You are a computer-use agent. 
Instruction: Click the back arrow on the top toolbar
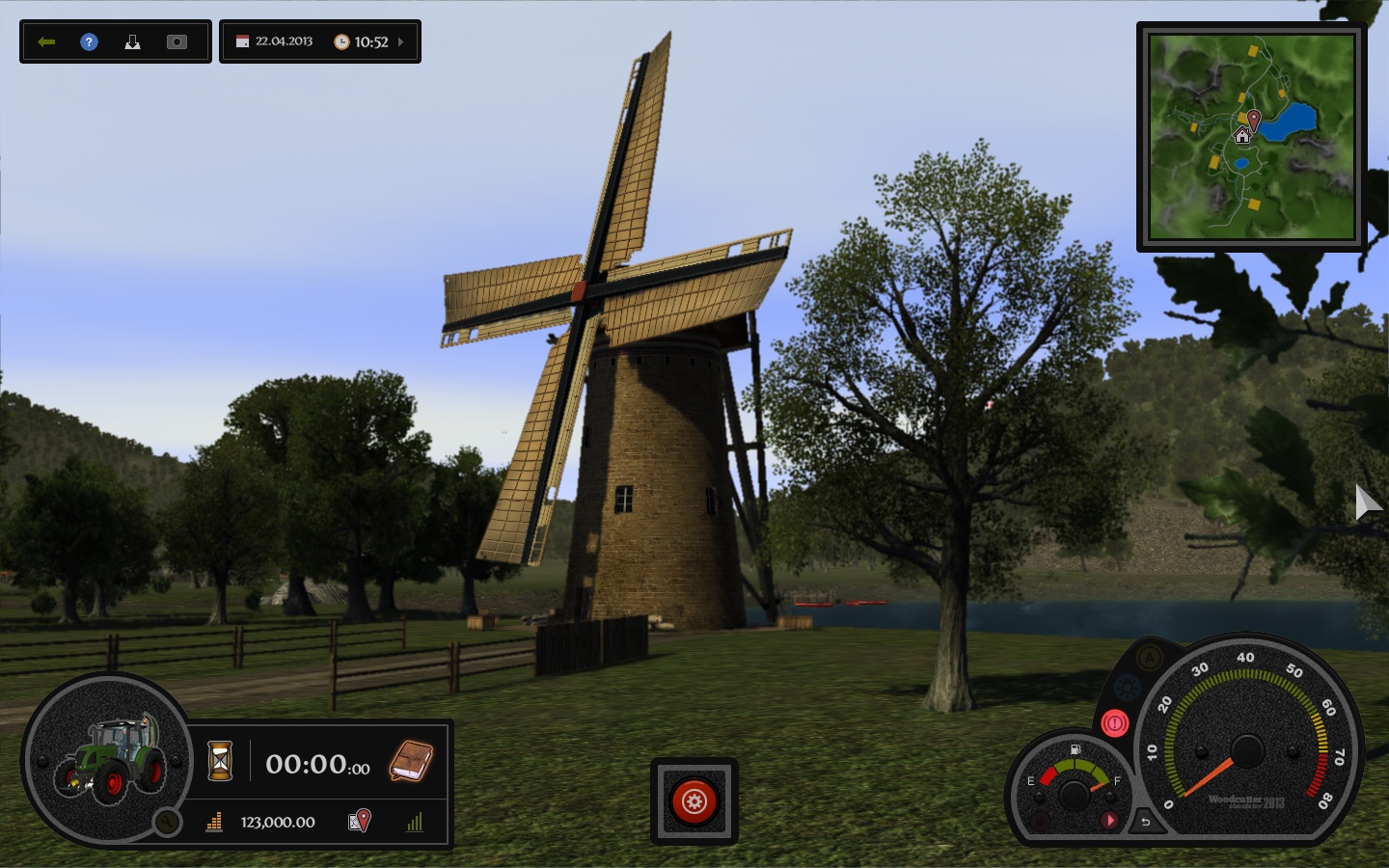coord(47,41)
